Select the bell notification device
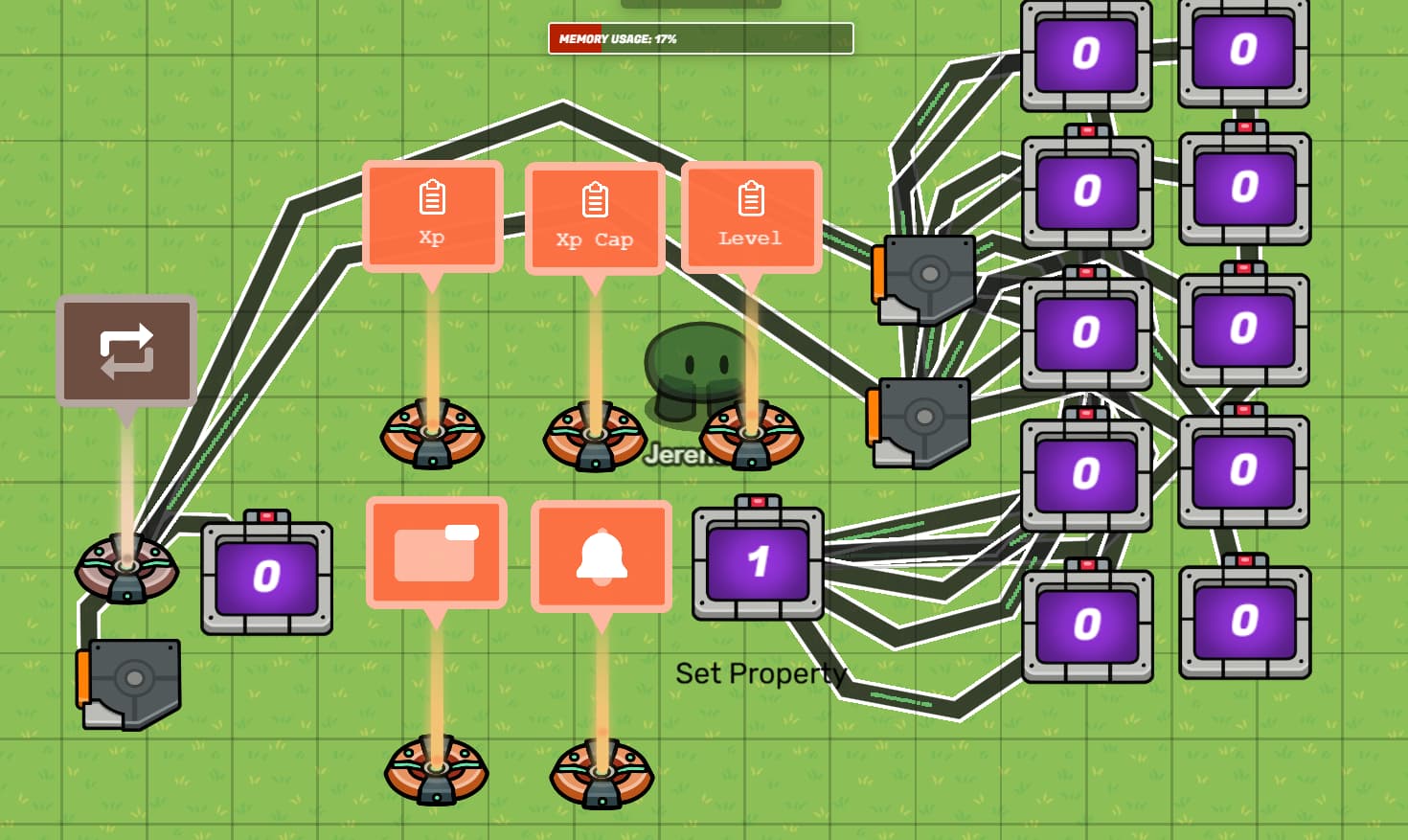The image size is (1408, 840). click(x=601, y=556)
